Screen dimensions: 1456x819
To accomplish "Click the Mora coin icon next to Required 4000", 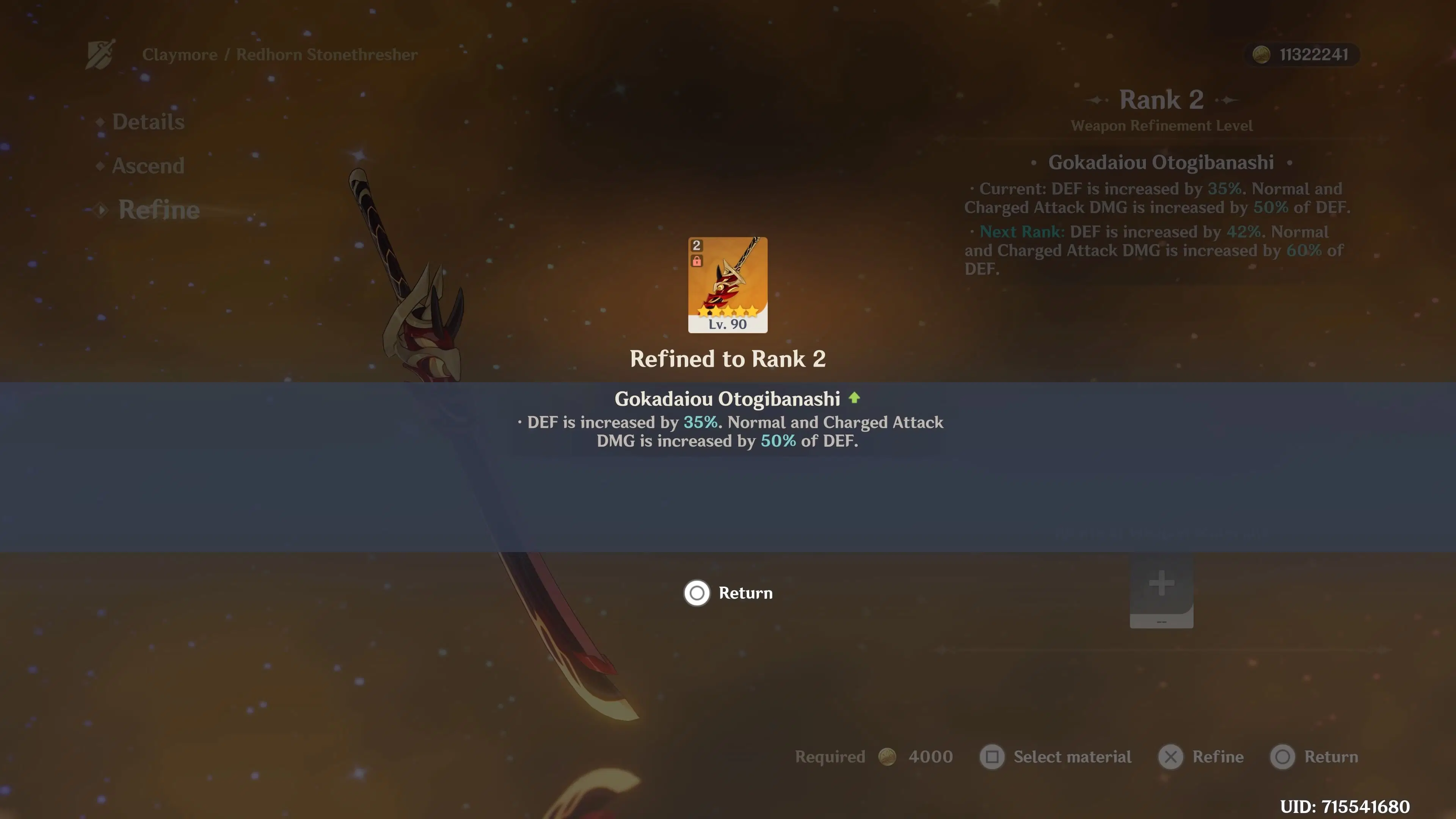I will [x=887, y=757].
